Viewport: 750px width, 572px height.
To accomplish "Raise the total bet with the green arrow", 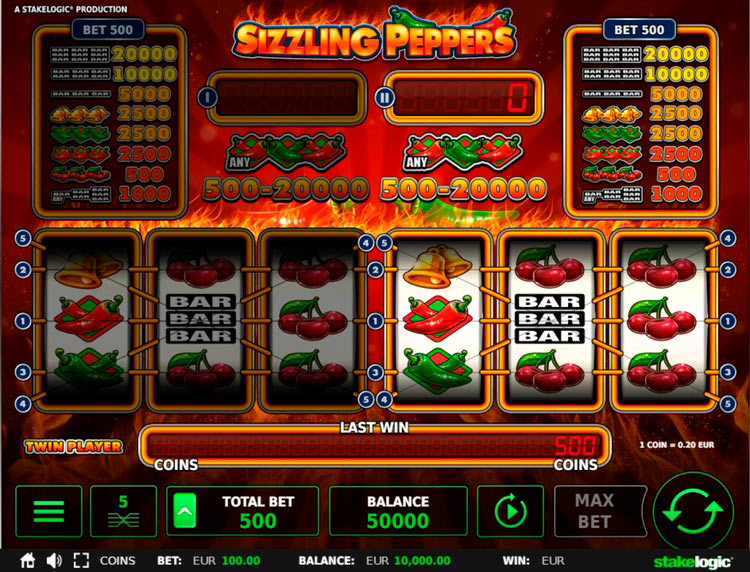I will pyautogui.click(x=184, y=512).
